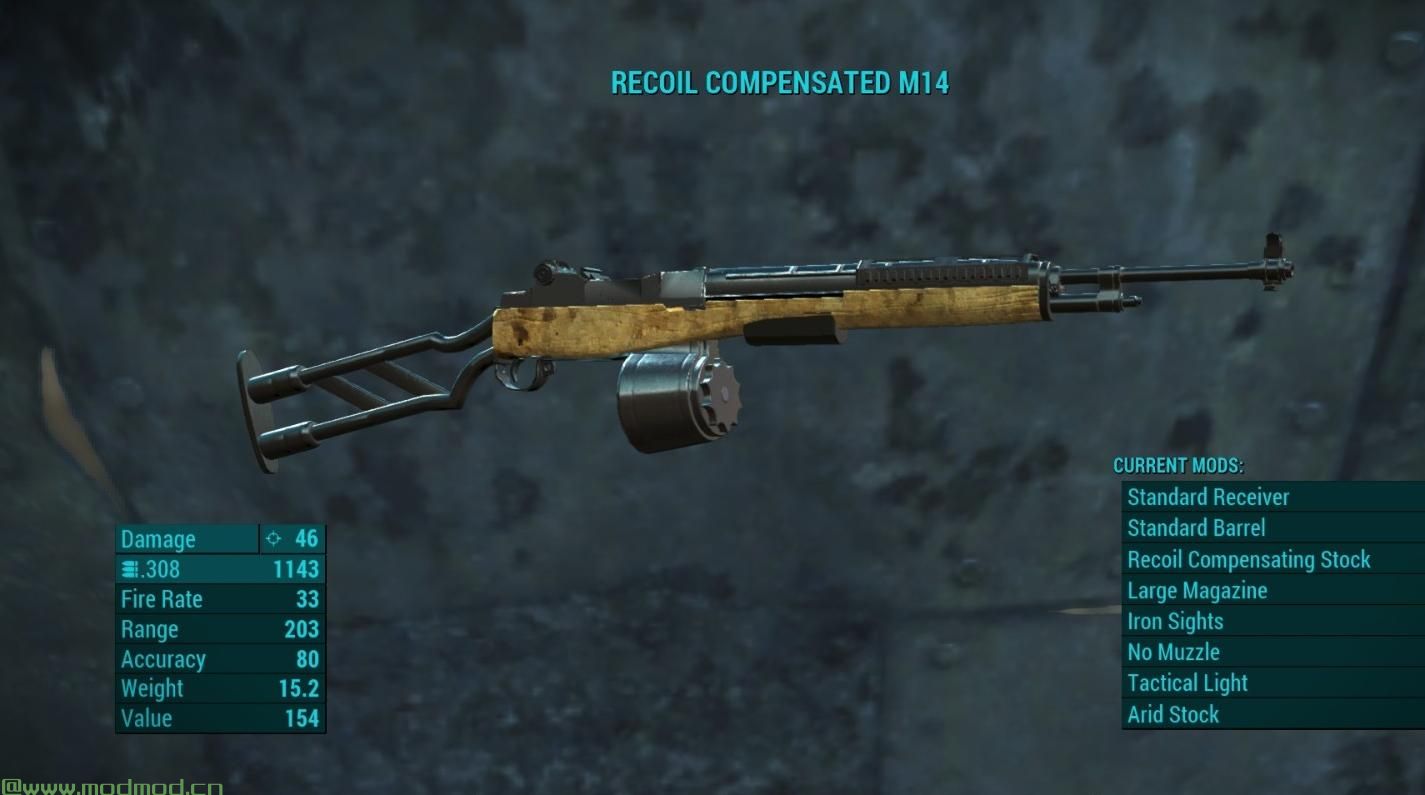Expand the CURRENT MODS list header
The image size is (1425, 795).
point(1179,465)
